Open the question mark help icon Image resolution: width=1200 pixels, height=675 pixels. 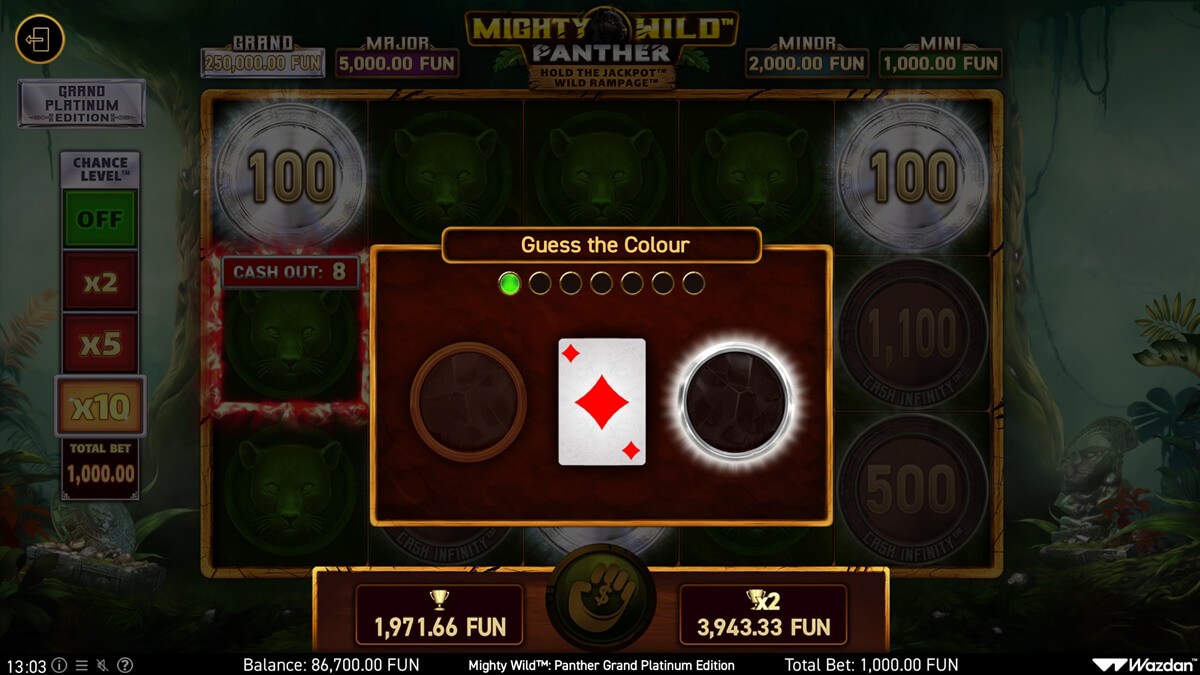125,665
